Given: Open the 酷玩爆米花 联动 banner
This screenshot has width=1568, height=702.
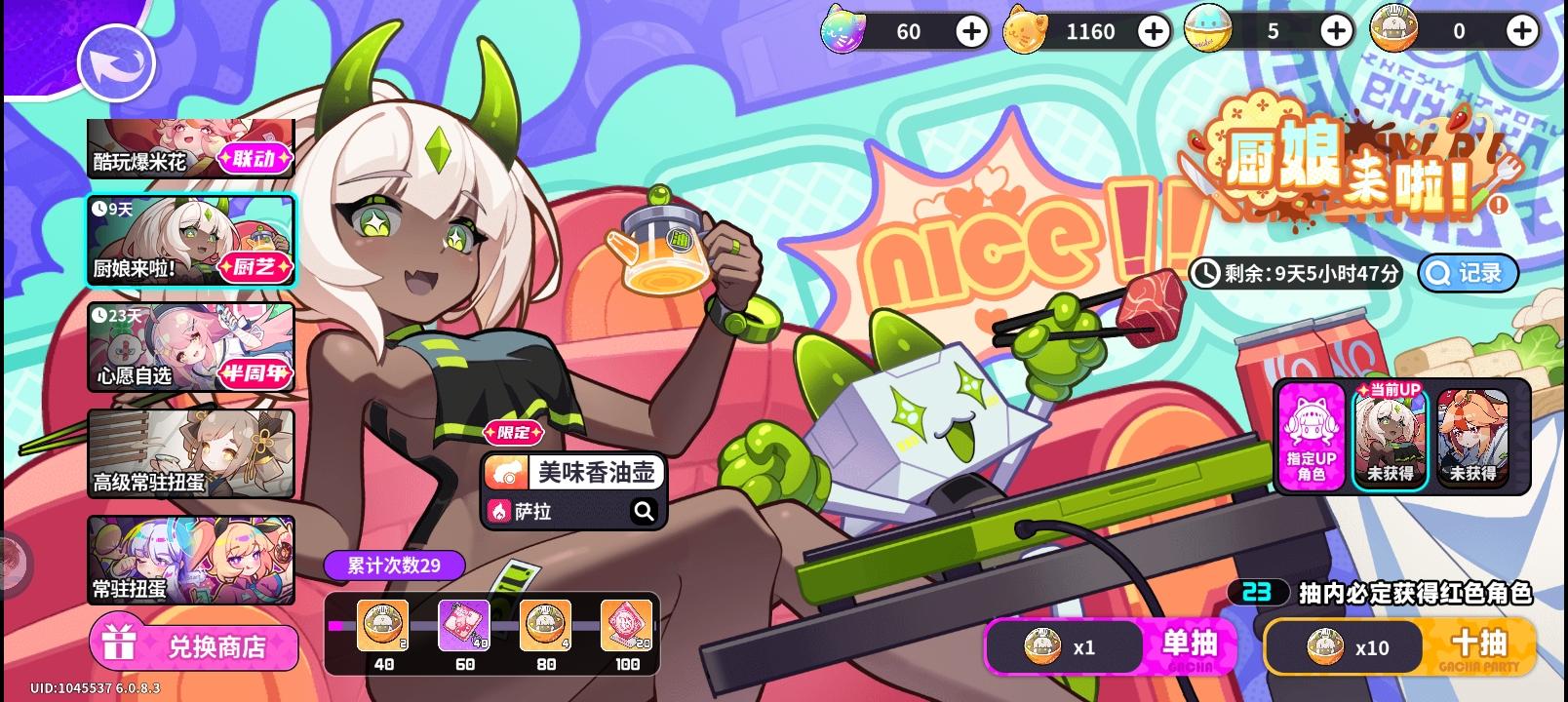Looking at the screenshot, I should pos(190,148).
